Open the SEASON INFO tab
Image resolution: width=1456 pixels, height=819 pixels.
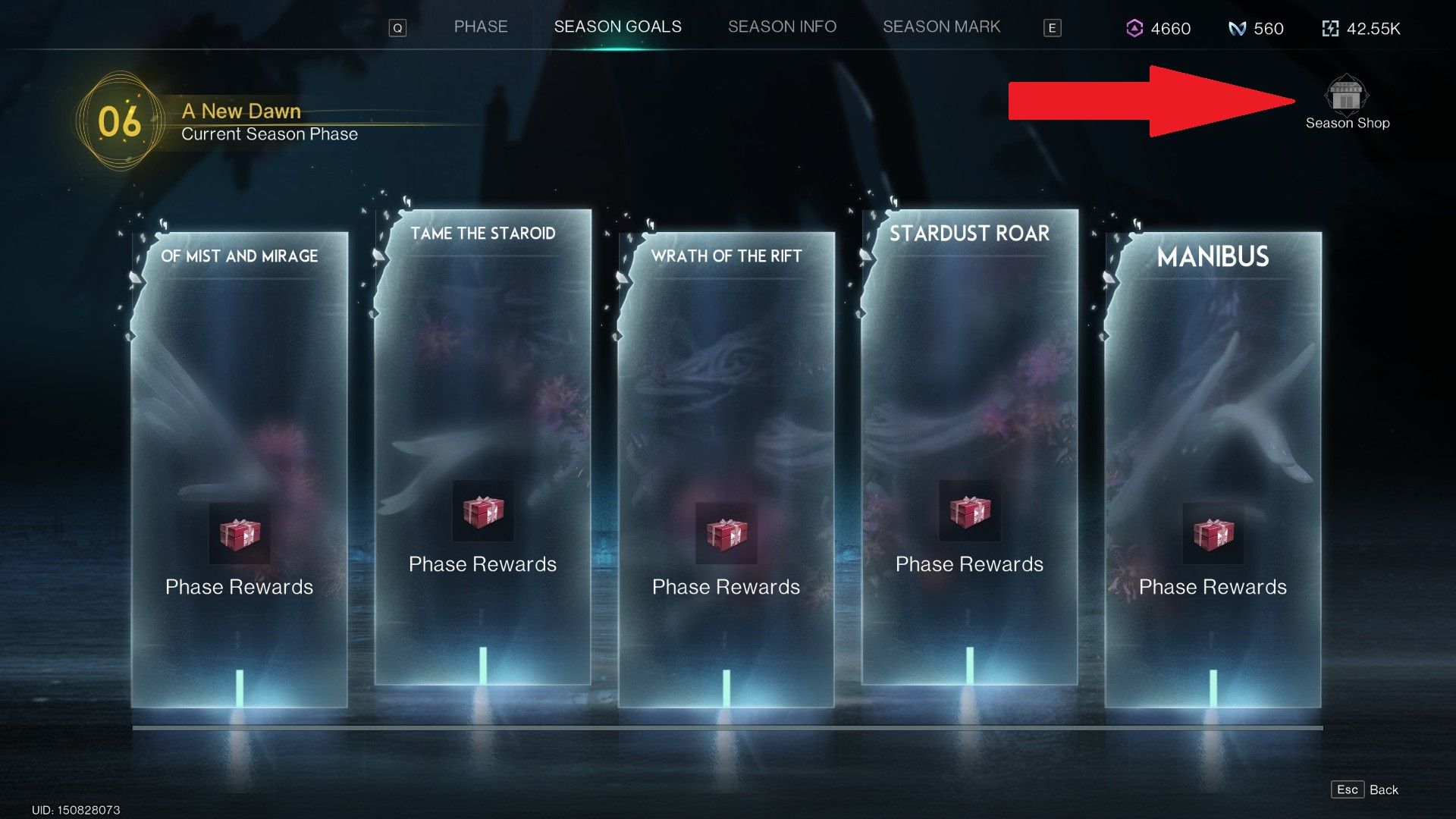782,27
